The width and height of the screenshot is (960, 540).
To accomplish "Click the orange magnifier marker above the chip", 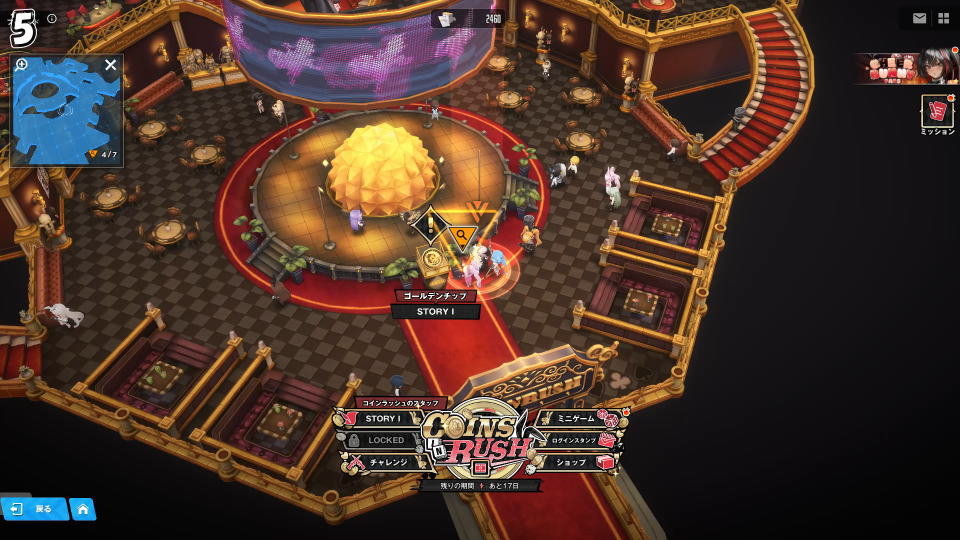I will [x=461, y=236].
